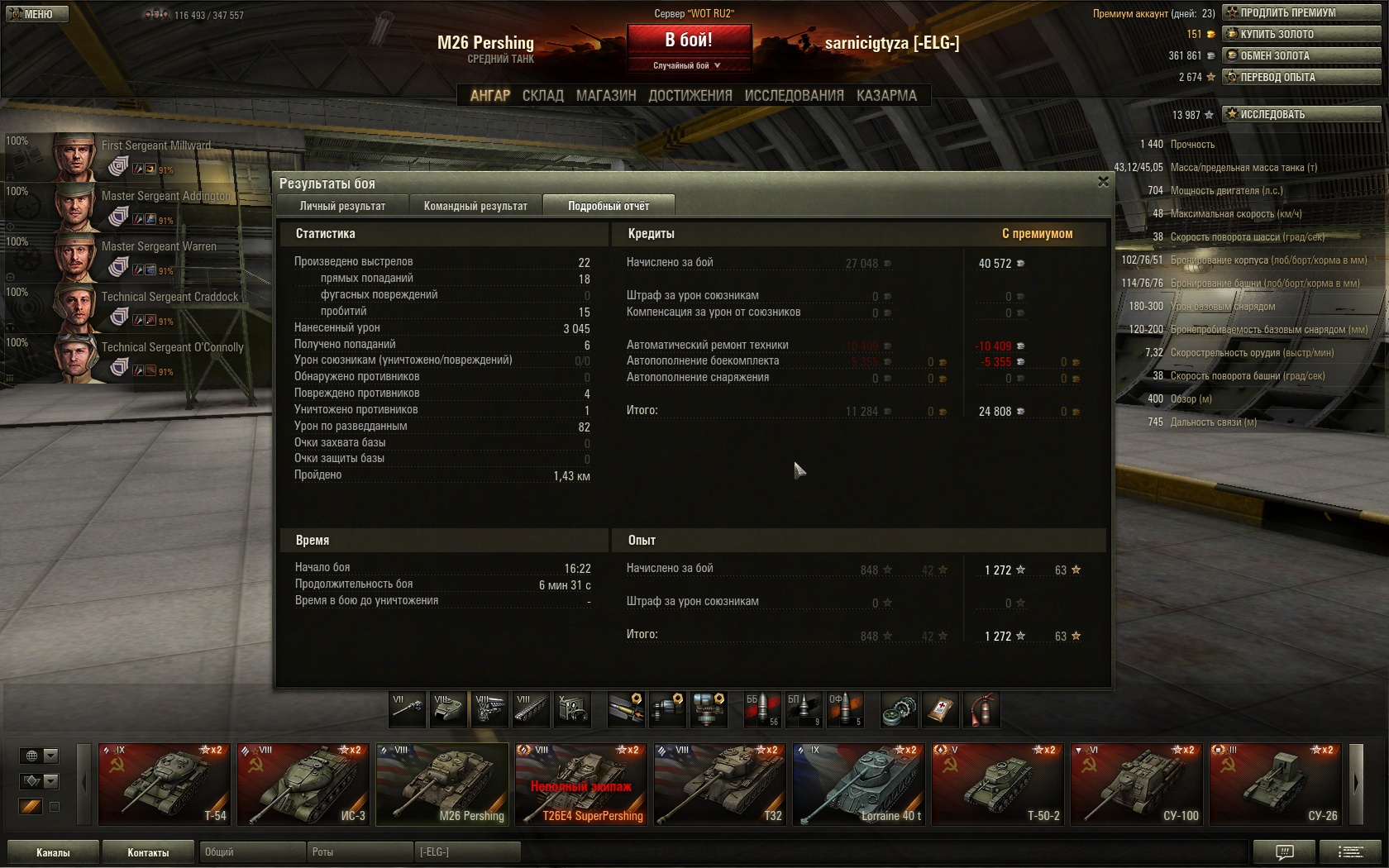
Task: Go to the МАГАЗИН section
Action: click(606, 96)
